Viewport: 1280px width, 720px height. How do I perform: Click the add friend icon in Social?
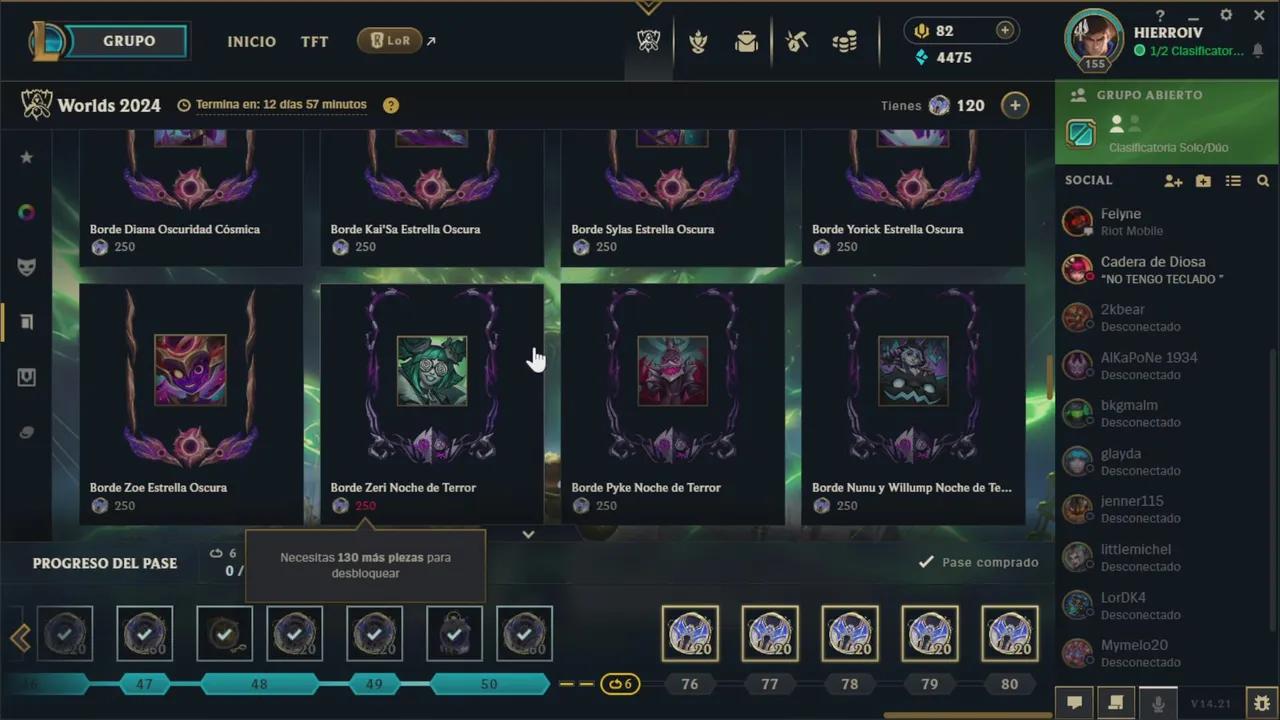1173,181
